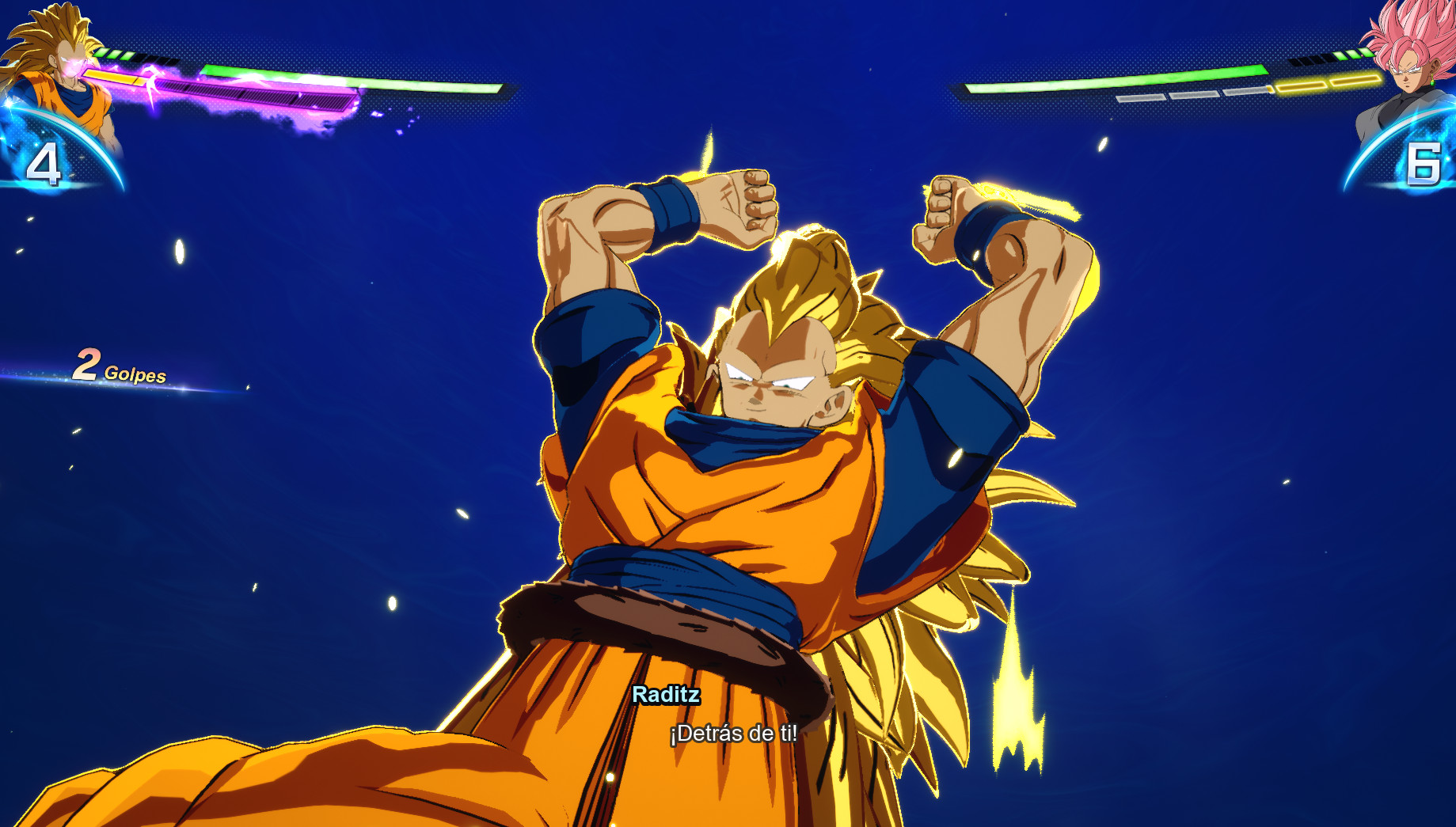Click the skill count badge showing 4

[45, 164]
